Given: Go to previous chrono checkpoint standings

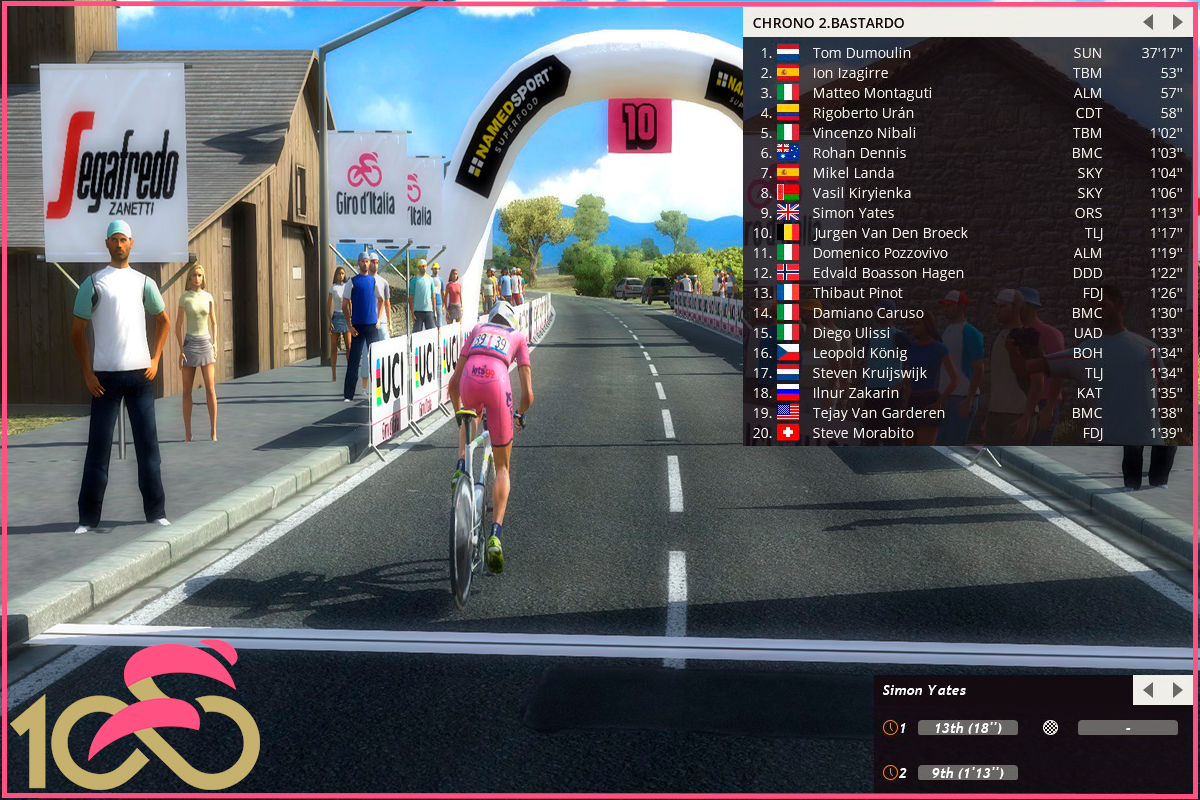Looking at the screenshot, I should coord(1148,22).
